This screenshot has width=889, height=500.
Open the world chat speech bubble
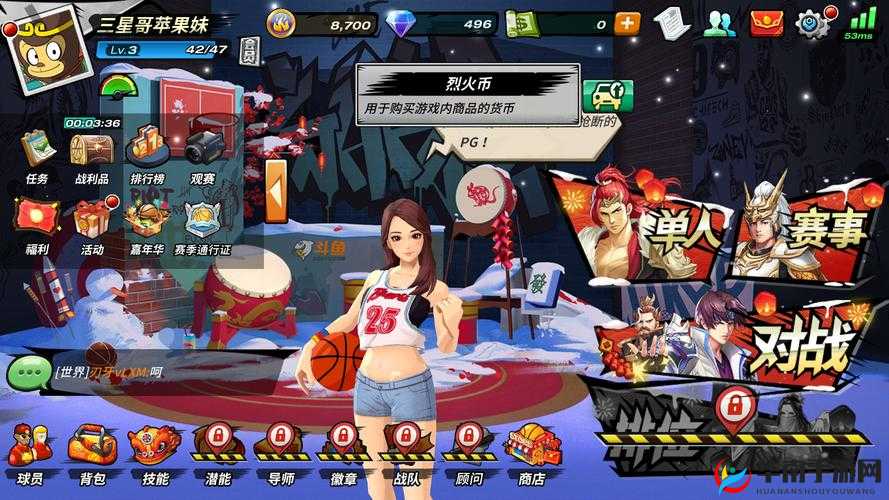point(27,373)
